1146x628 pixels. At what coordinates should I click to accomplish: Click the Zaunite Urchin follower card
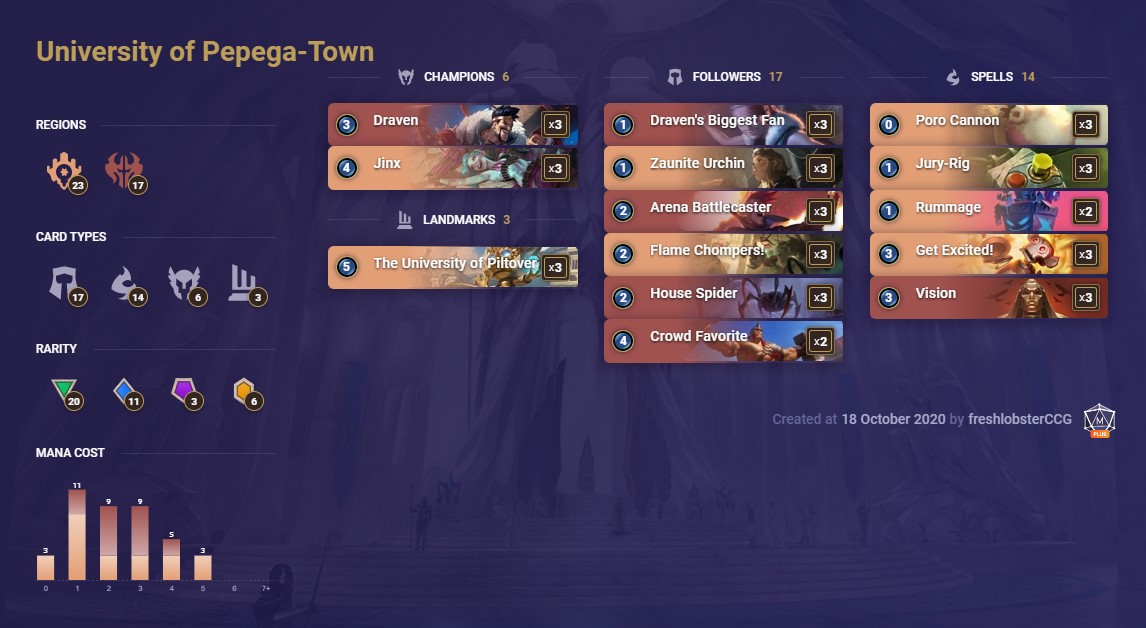722,167
